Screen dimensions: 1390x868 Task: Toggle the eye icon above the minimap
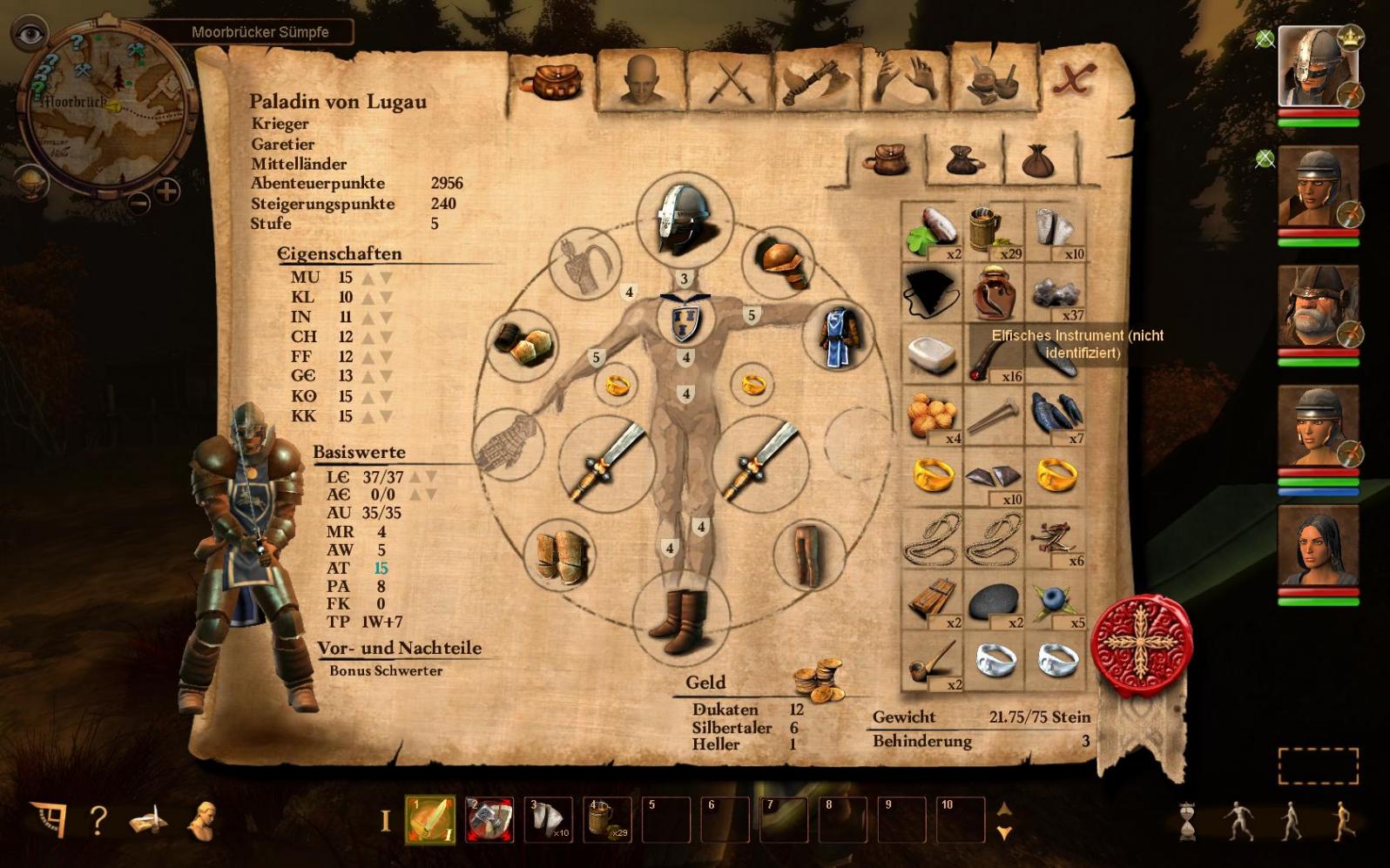pyautogui.click(x=30, y=34)
